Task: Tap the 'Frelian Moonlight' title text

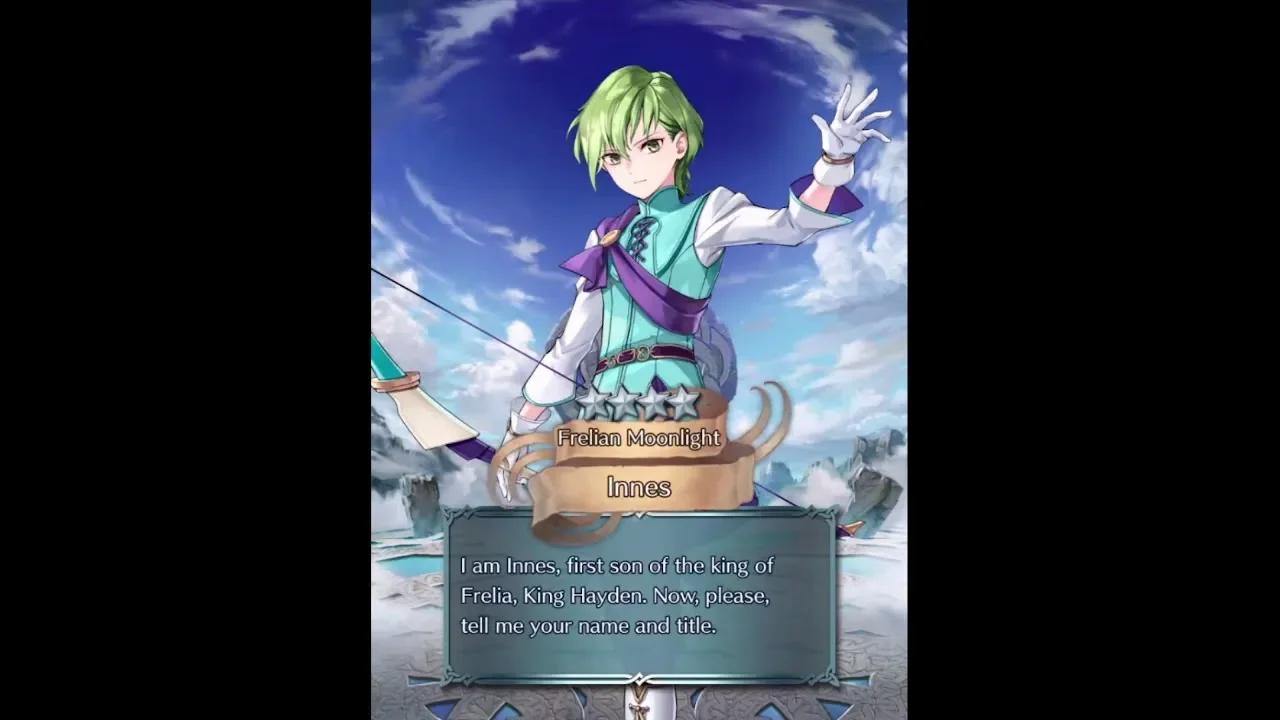Action: pyautogui.click(x=638, y=438)
